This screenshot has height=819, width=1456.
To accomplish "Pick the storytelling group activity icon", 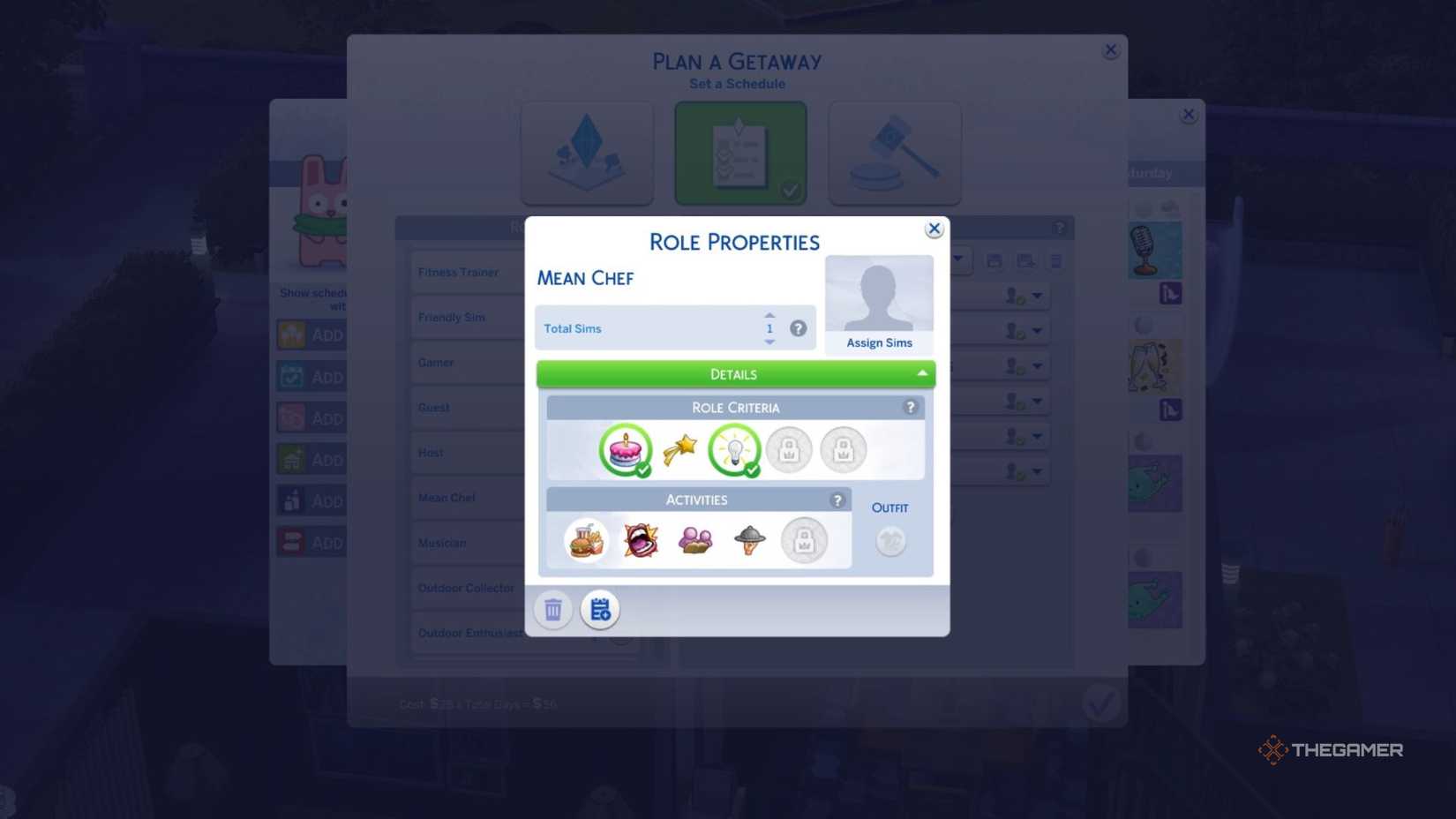I will point(695,539).
